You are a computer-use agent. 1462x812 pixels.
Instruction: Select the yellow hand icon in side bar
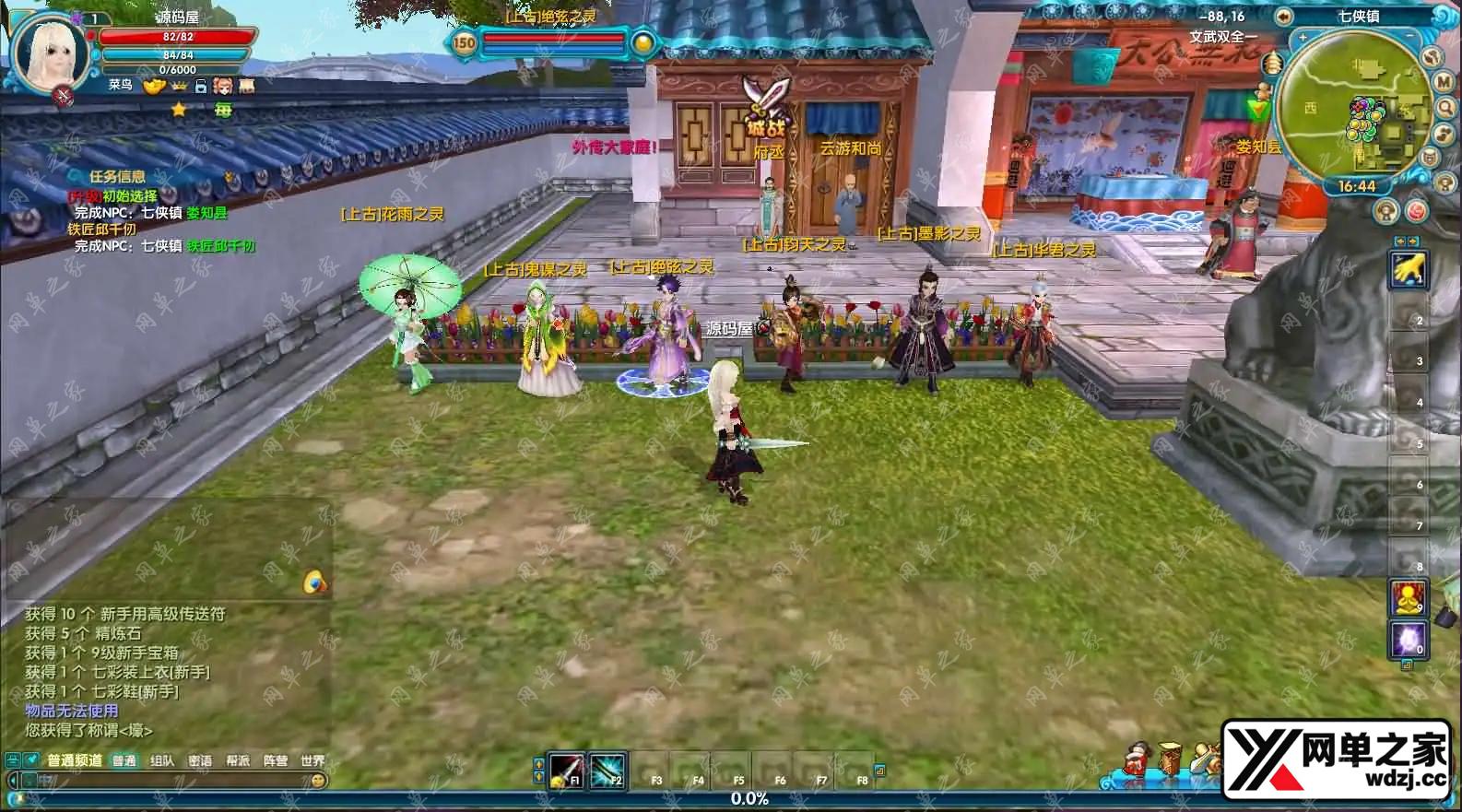[1407, 270]
